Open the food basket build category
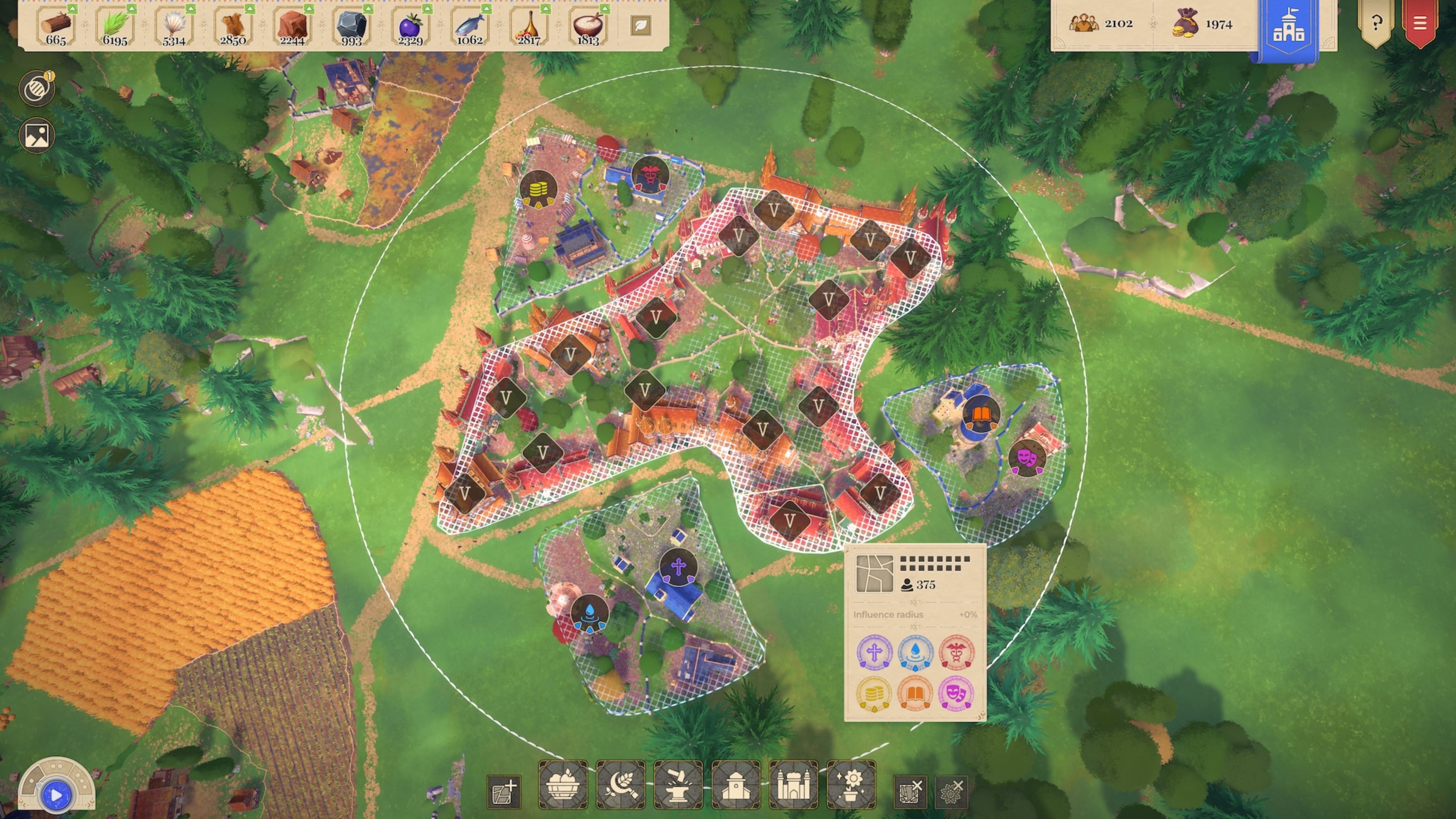The height and width of the screenshot is (819, 1456). pos(563,785)
